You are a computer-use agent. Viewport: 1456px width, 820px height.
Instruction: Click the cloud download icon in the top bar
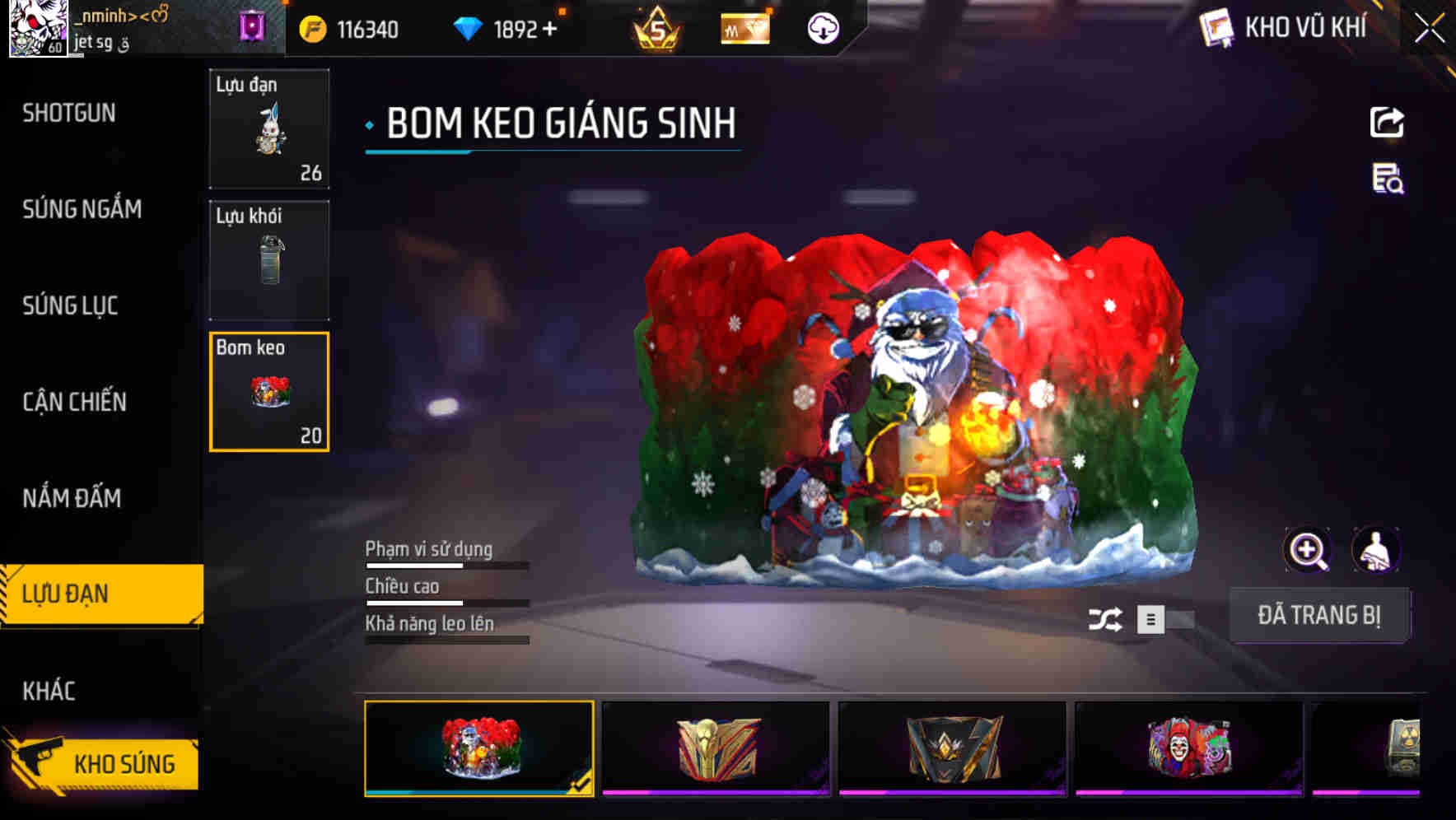pyautogui.click(x=823, y=28)
